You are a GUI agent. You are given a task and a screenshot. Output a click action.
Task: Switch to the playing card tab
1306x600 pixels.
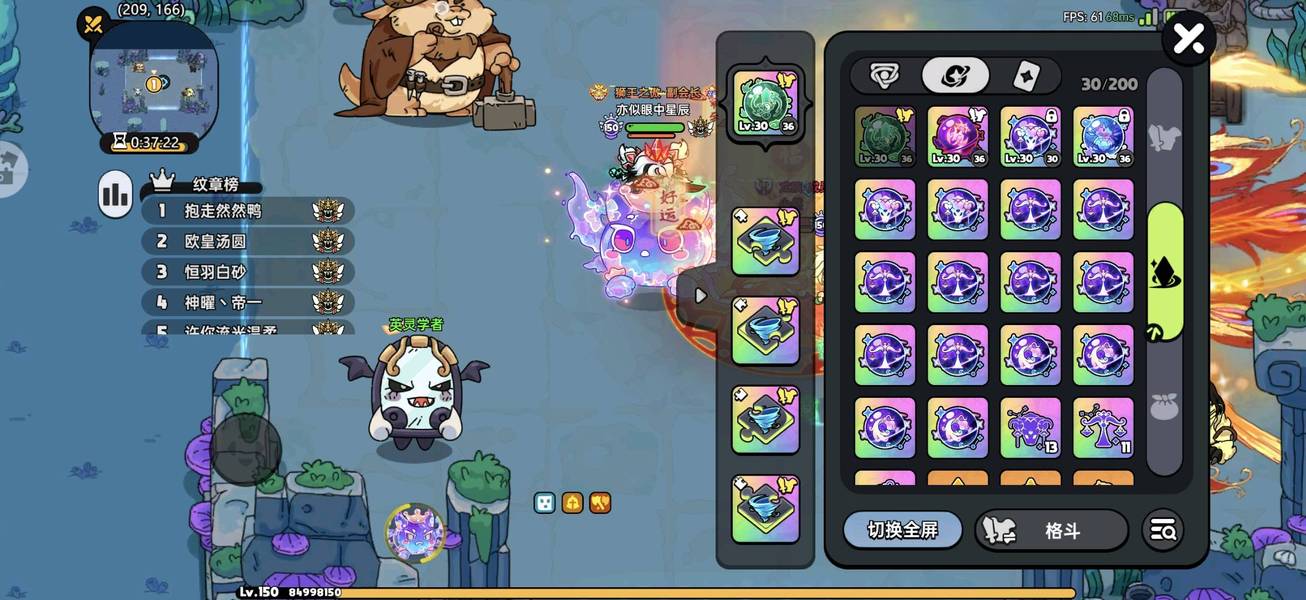coord(1025,75)
